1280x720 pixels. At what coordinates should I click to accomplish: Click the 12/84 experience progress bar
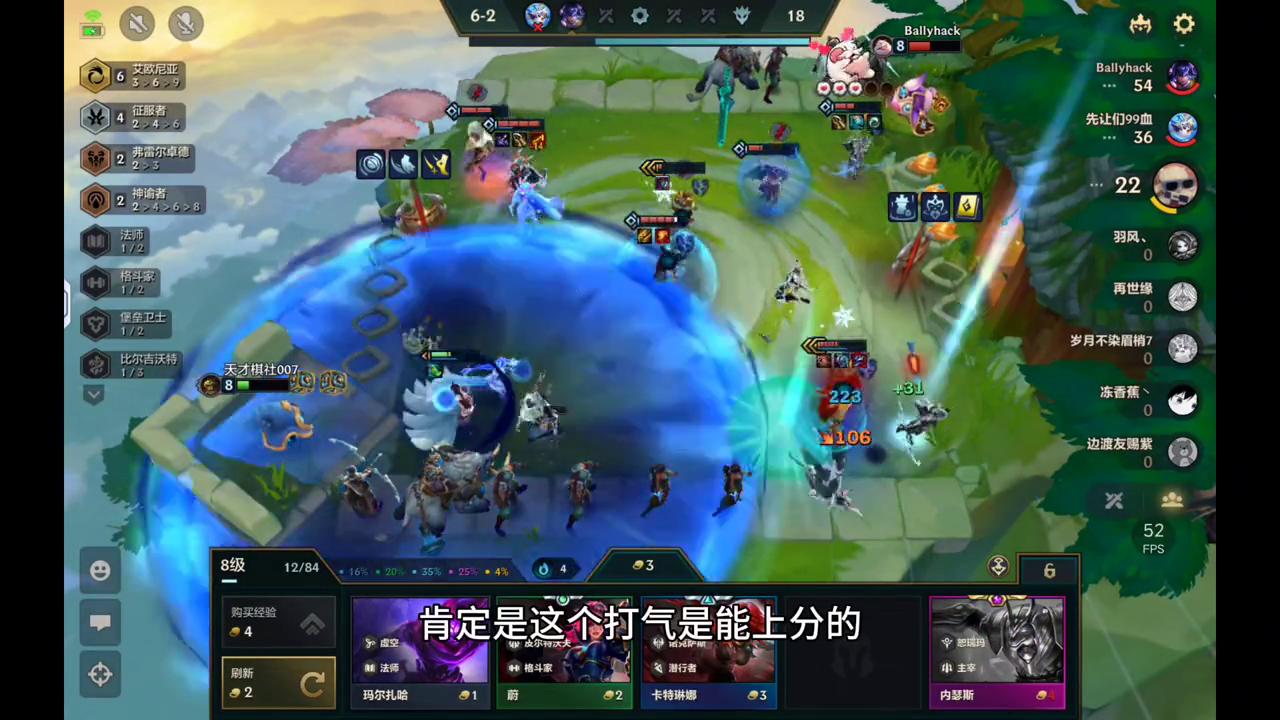pyautogui.click(x=302, y=567)
